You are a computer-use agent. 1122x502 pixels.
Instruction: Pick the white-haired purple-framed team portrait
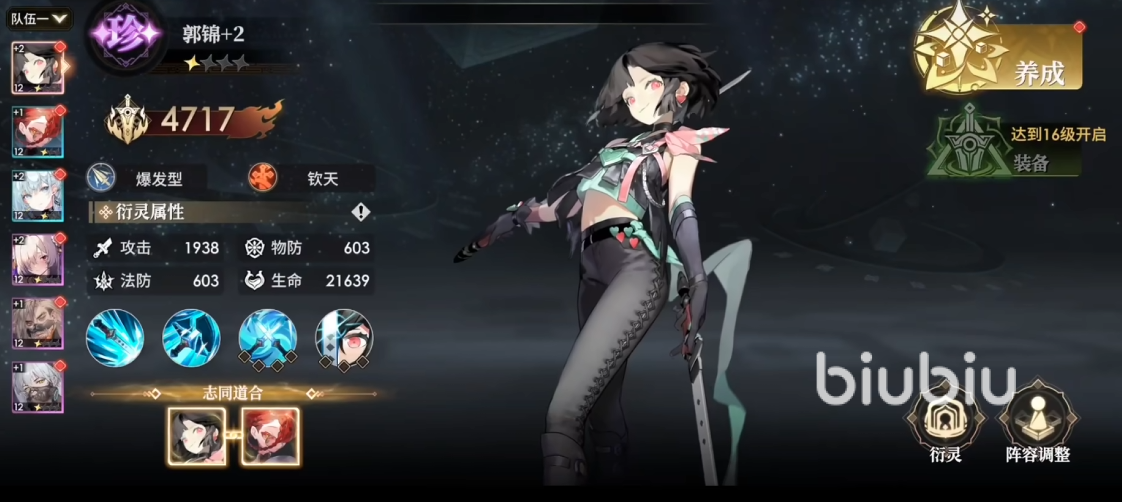click(38, 261)
